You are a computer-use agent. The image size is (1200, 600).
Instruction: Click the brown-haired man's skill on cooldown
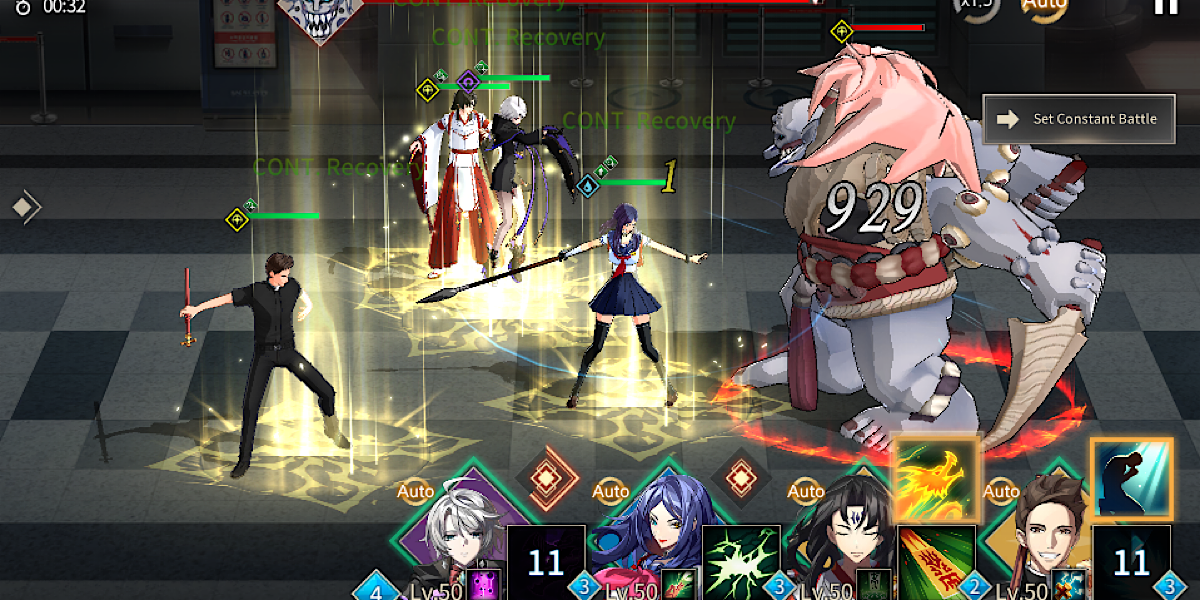point(1131,562)
